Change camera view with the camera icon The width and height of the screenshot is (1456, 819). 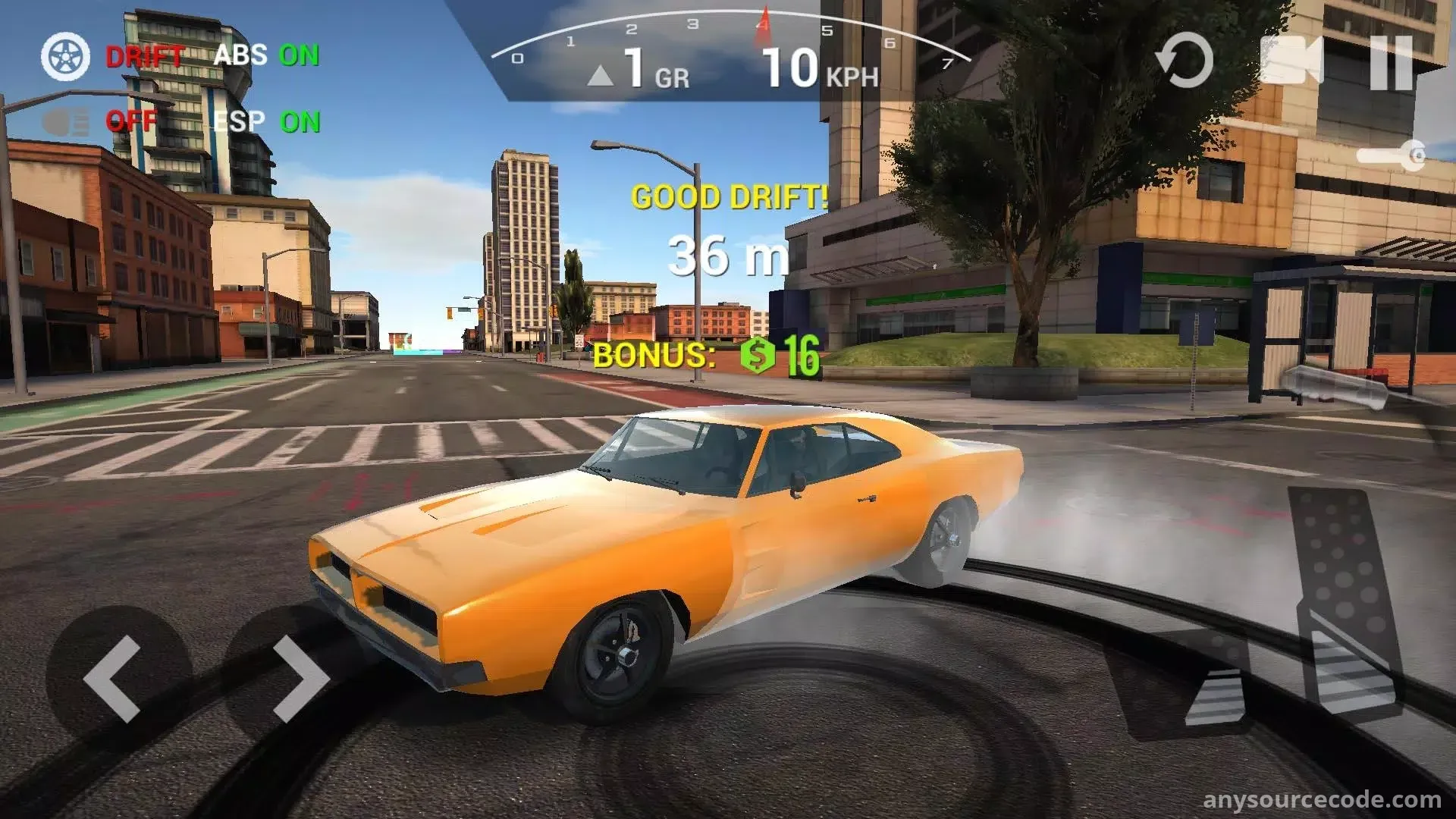[1291, 61]
